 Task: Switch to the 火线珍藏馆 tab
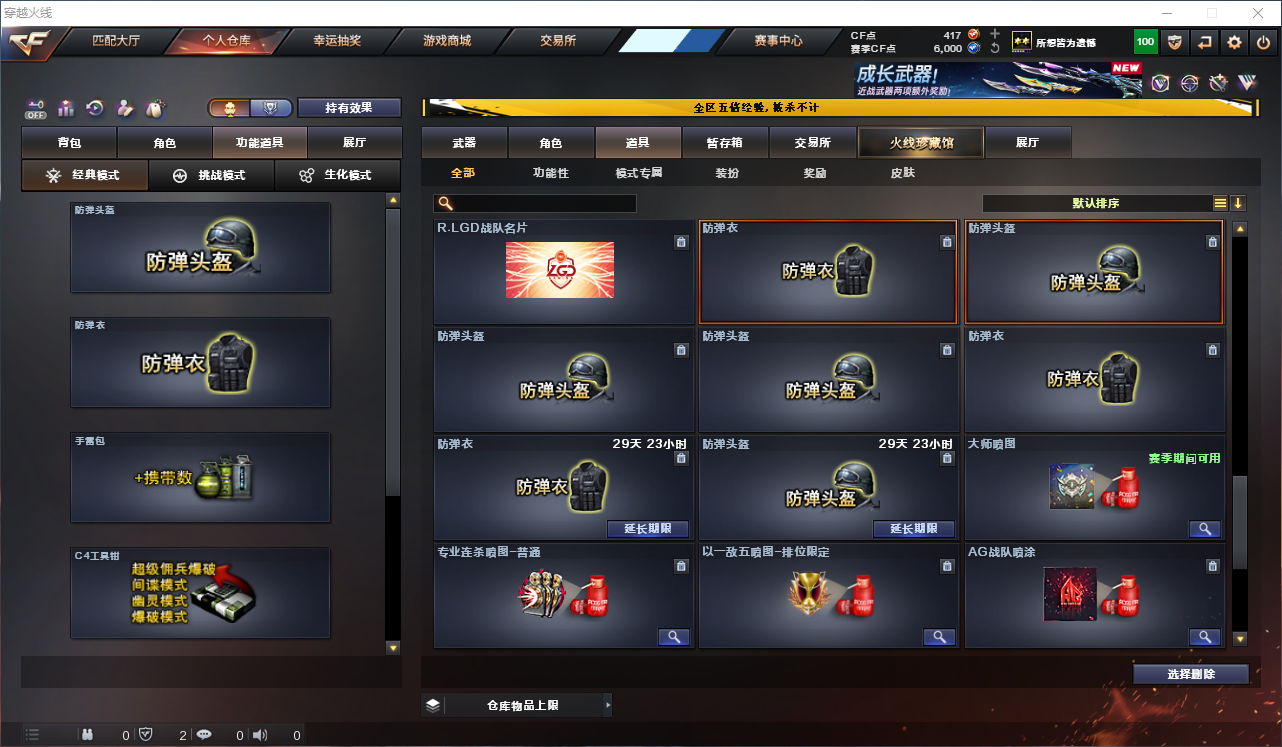919,142
